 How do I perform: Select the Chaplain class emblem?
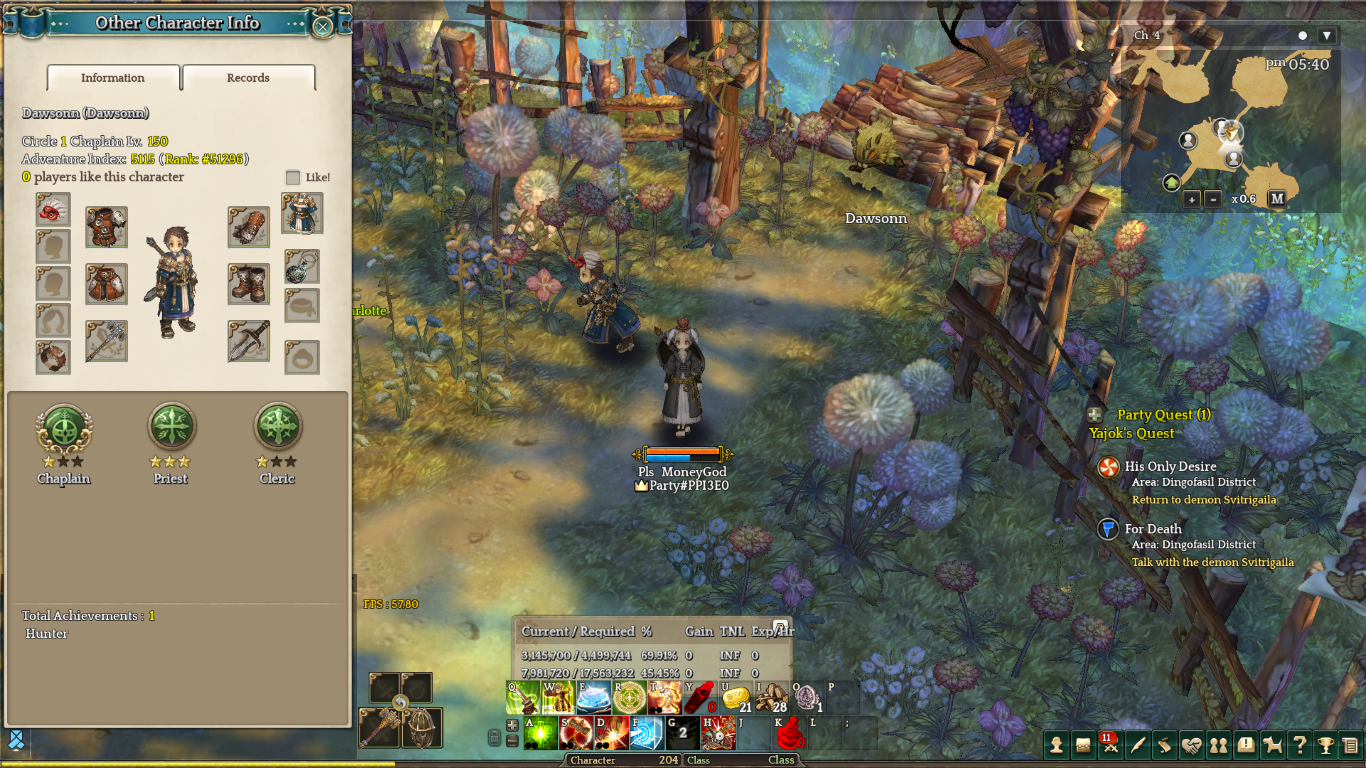pos(64,427)
